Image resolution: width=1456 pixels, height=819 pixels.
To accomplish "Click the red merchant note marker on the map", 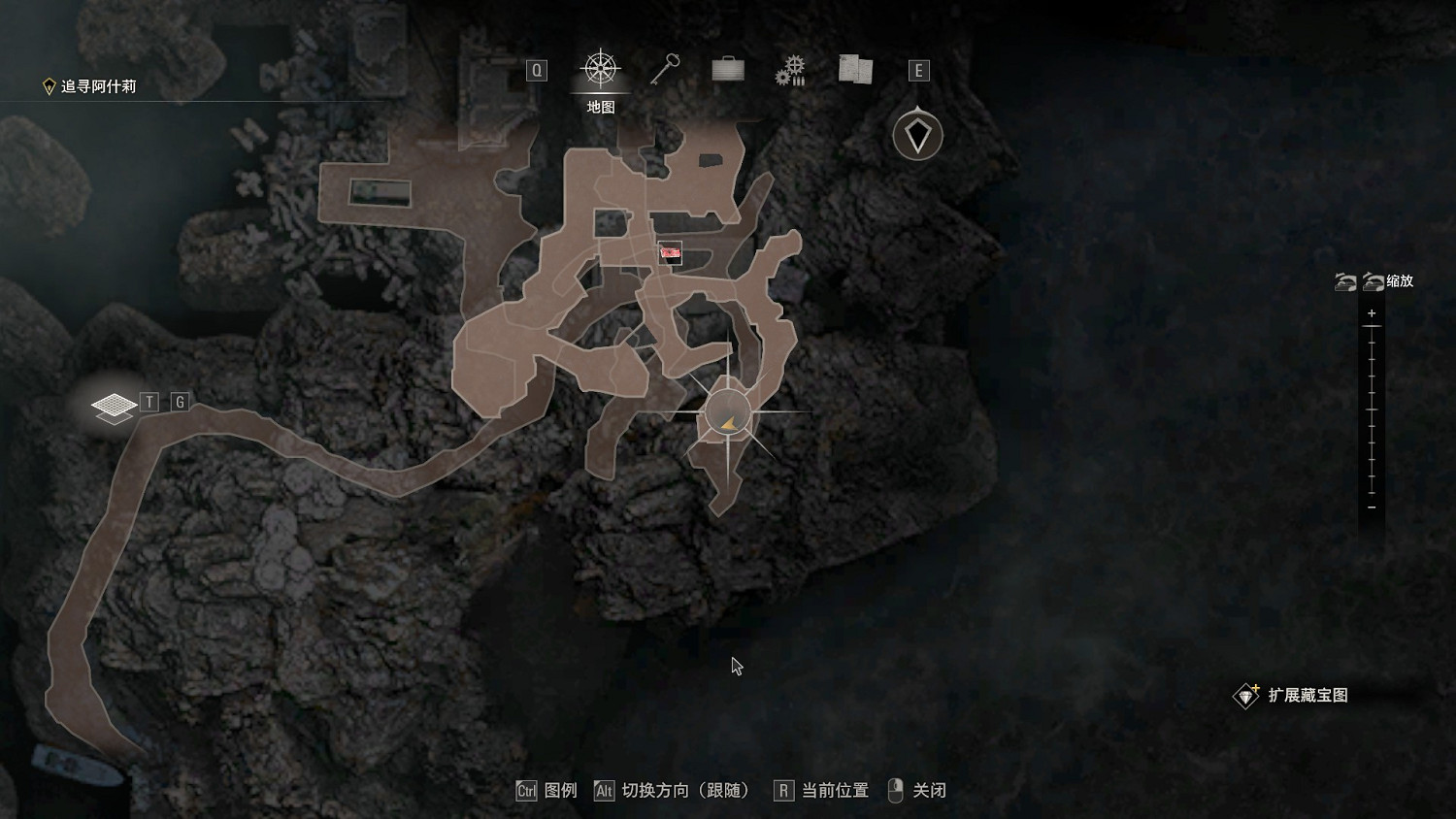I will [x=673, y=254].
